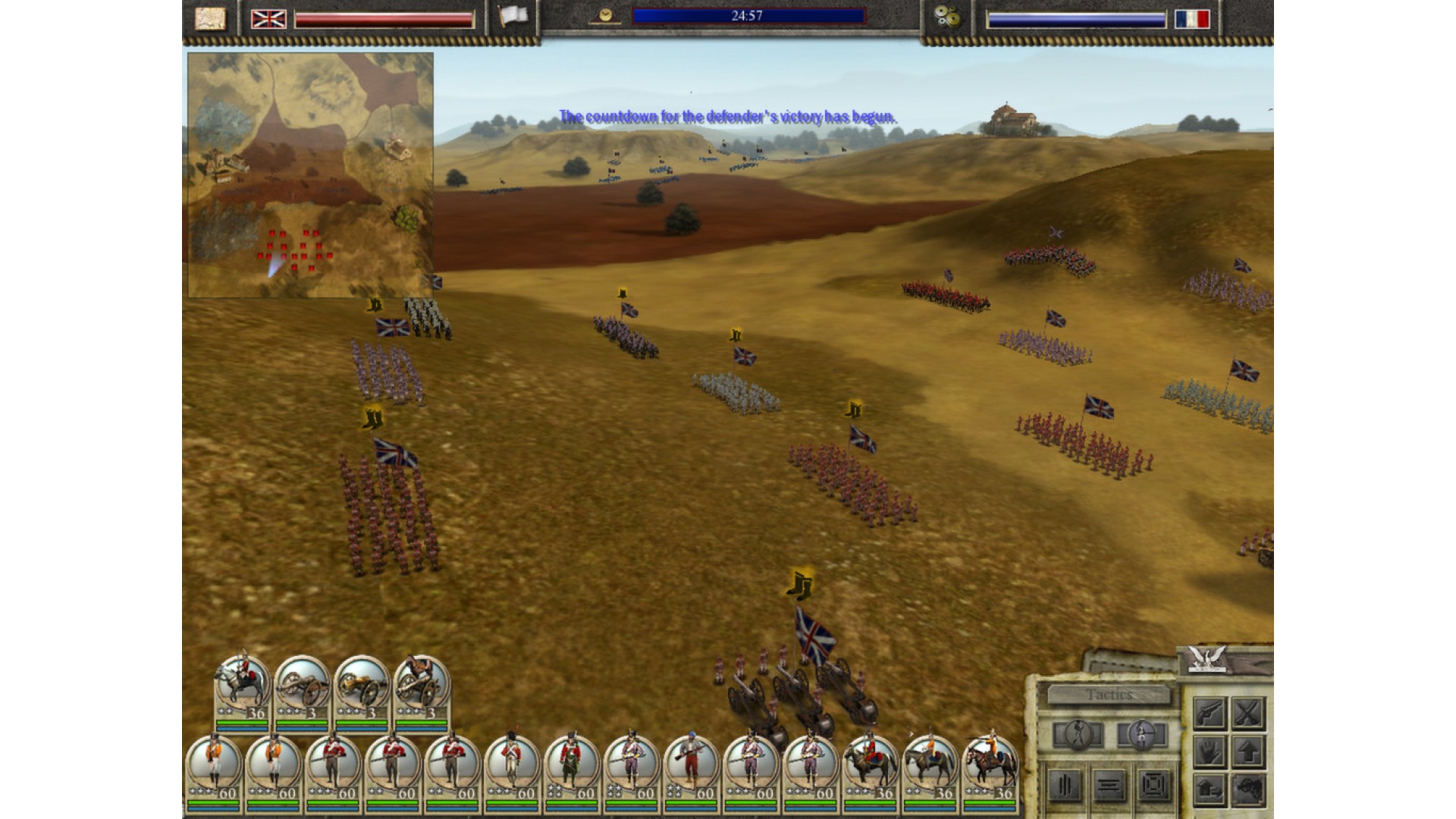The height and width of the screenshot is (819, 1456).
Task: Click the hand halt command
Action: (1209, 752)
